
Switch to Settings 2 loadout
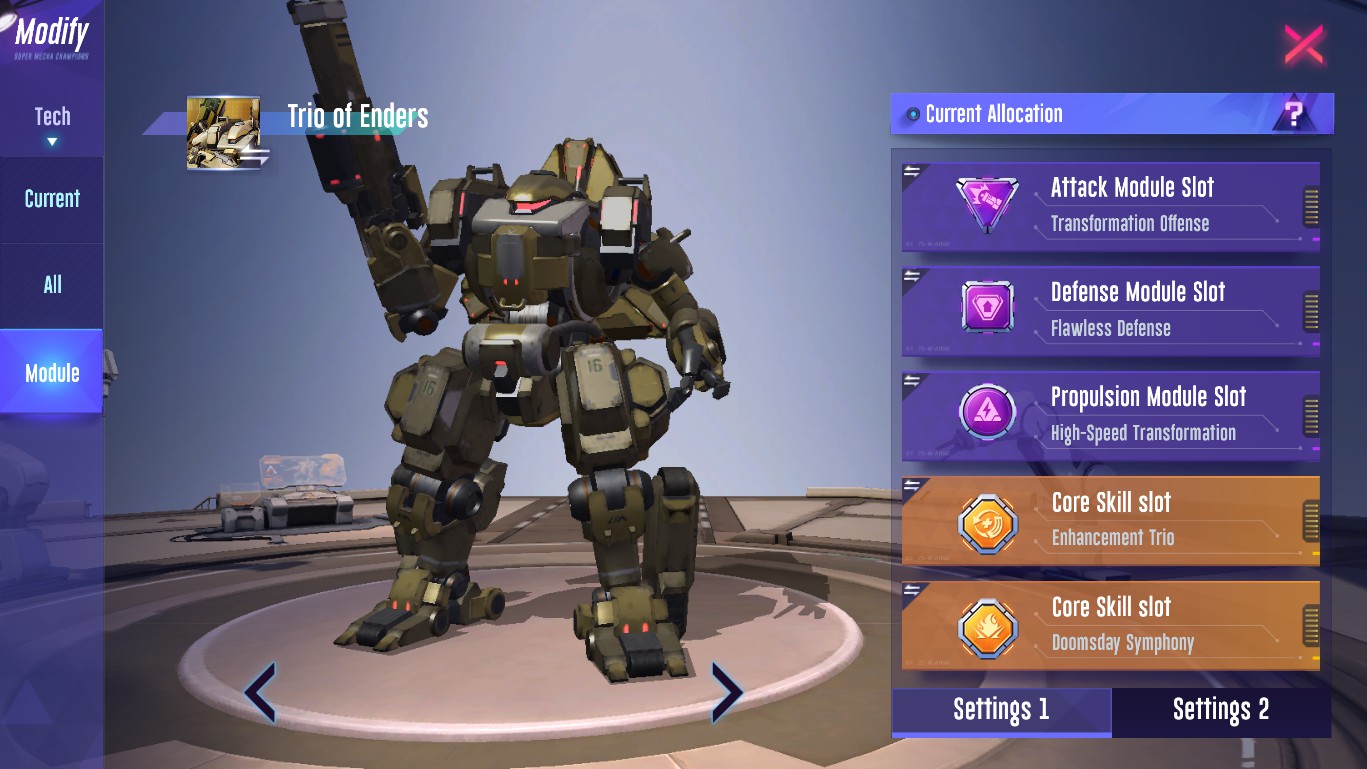click(1221, 710)
